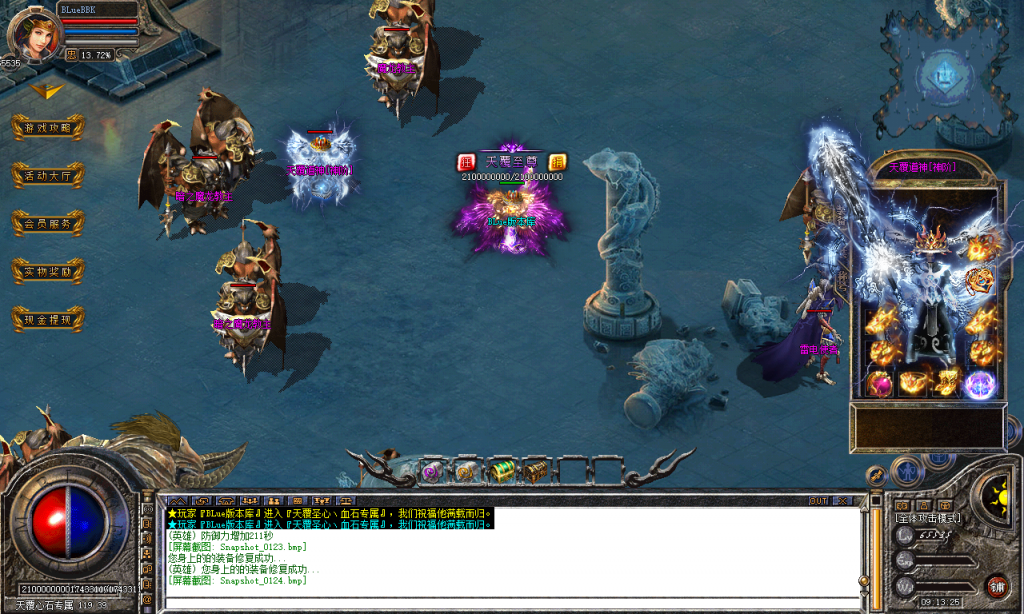Open the 活动大厅 events hall
1024x614 pixels.
click(x=48, y=176)
